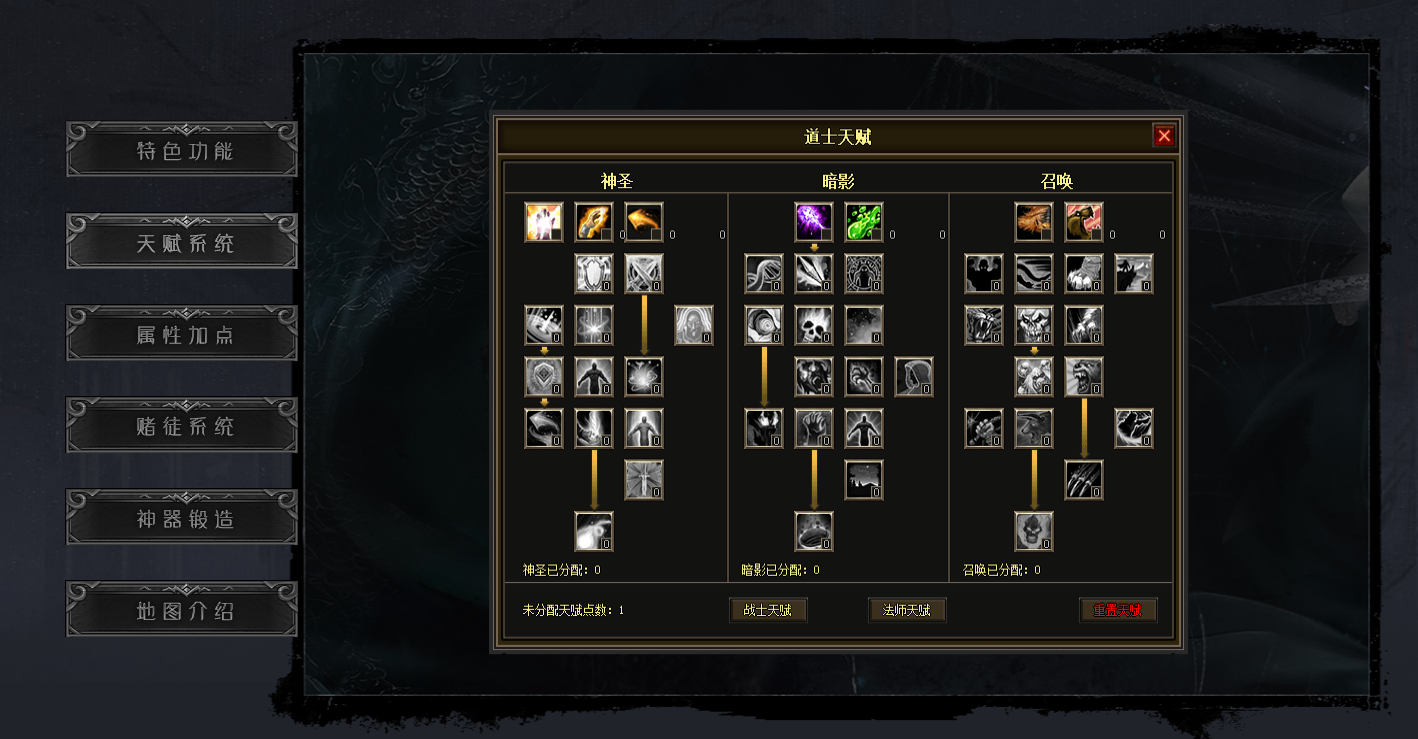Image resolution: width=1418 pixels, height=739 pixels.
Task: Open the 天赋系统 menu entry
Action: pyautogui.click(x=182, y=242)
